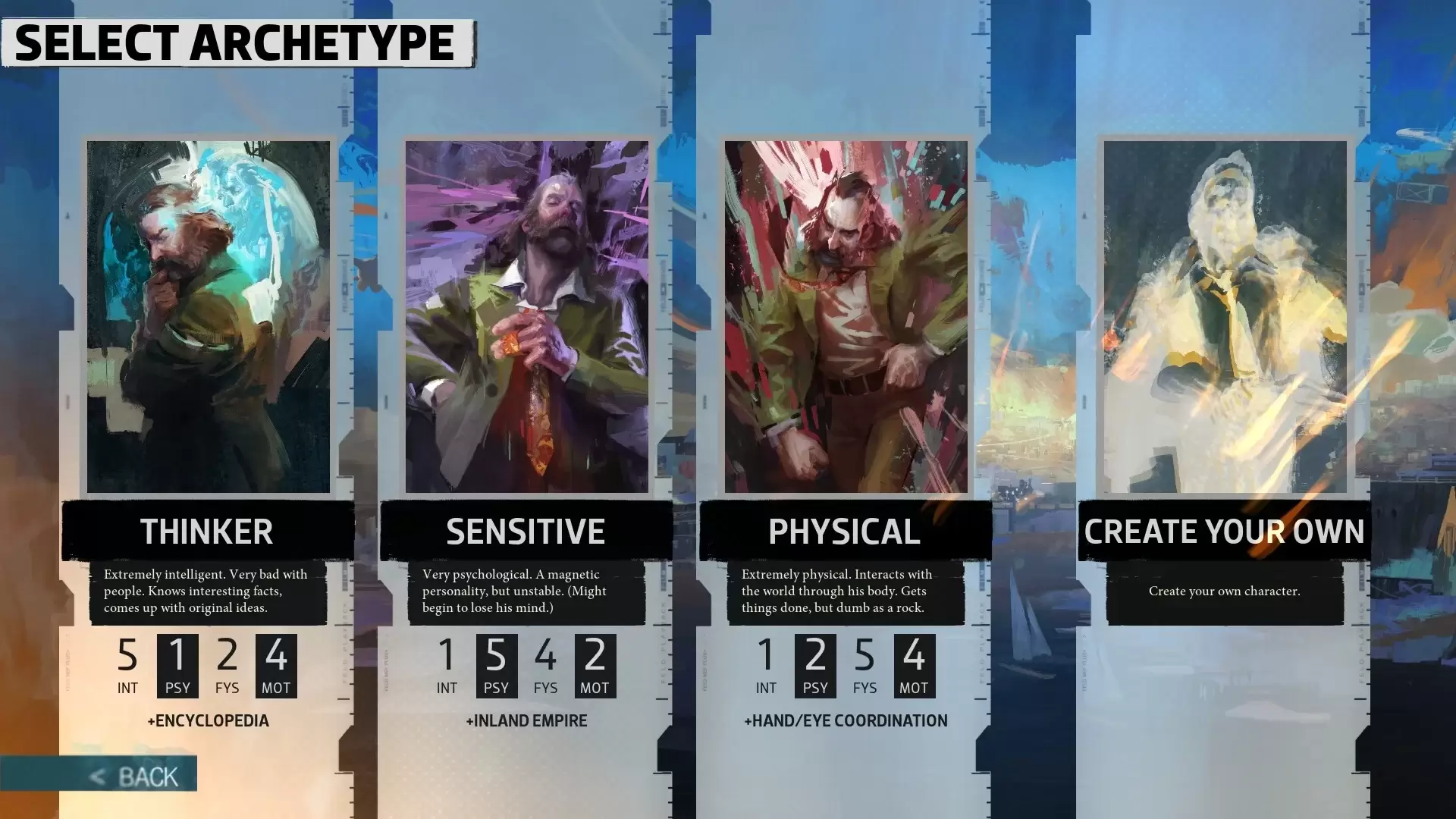Click the +HAND/EYE COORDINATION skill label
Screen dimensions: 1456x819
(x=846, y=720)
